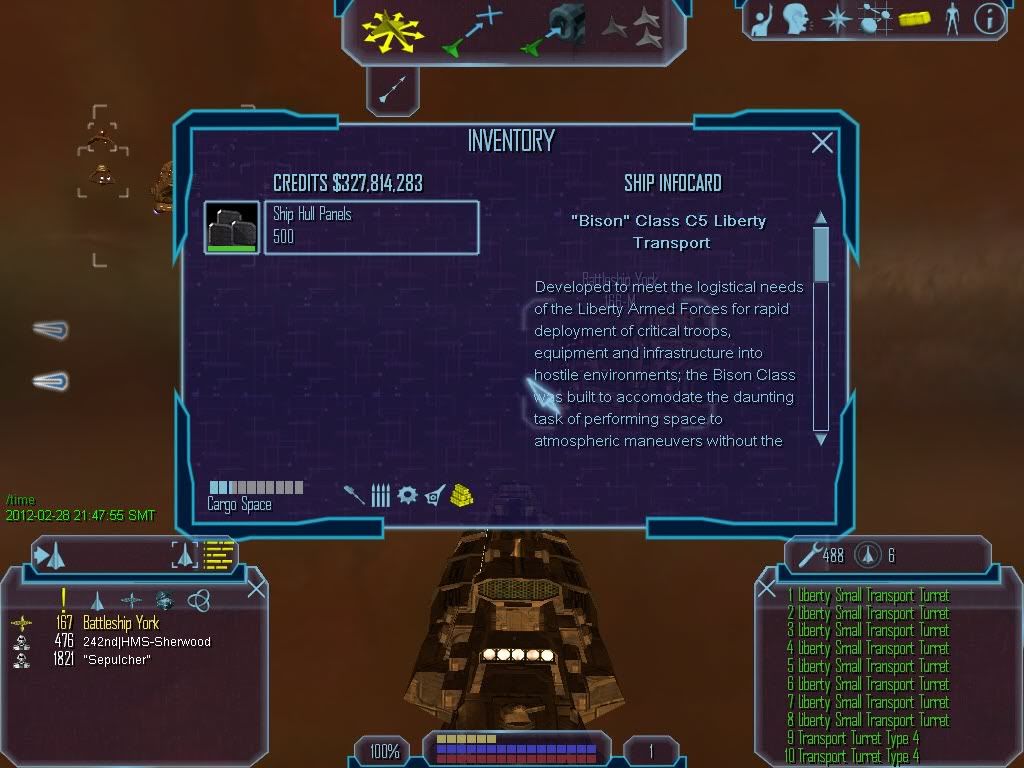Choose the greyed-out Formation maneuver icon
The height and width of the screenshot is (768, 1024).
(x=632, y=28)
